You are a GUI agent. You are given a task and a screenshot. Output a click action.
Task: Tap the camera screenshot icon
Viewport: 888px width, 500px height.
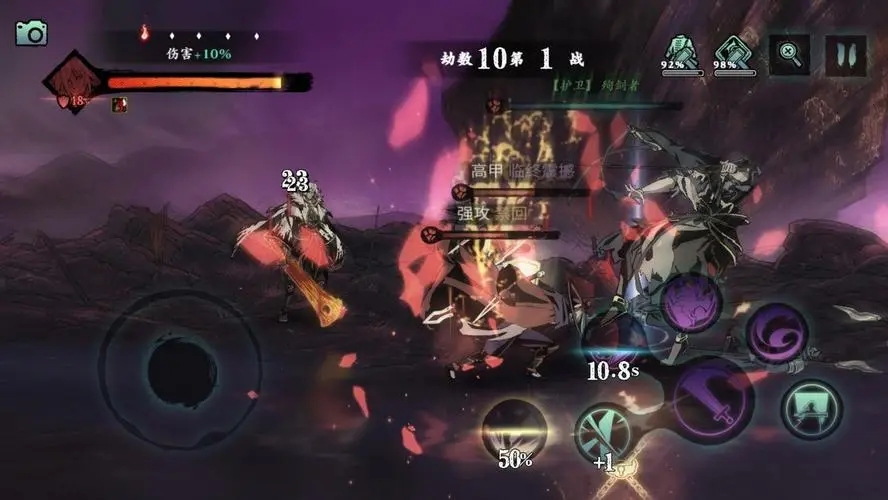pos(31,33)
